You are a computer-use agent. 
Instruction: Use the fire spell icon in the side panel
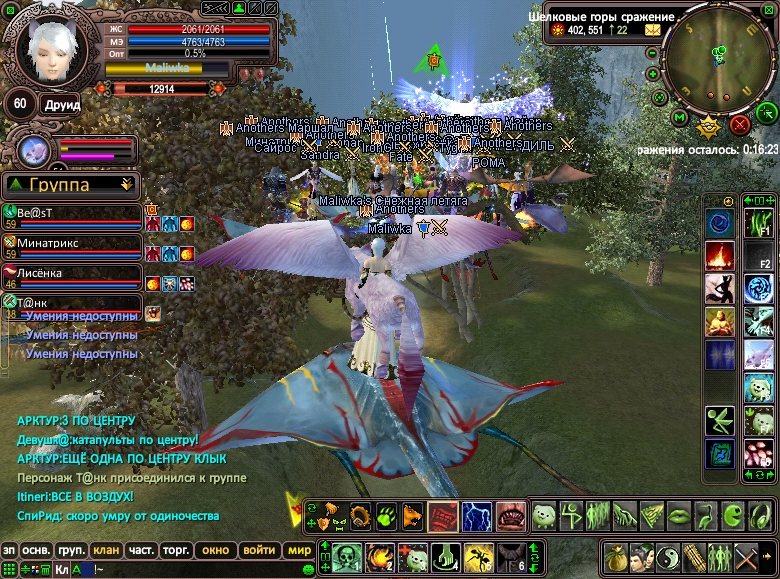tap(720, 256)
